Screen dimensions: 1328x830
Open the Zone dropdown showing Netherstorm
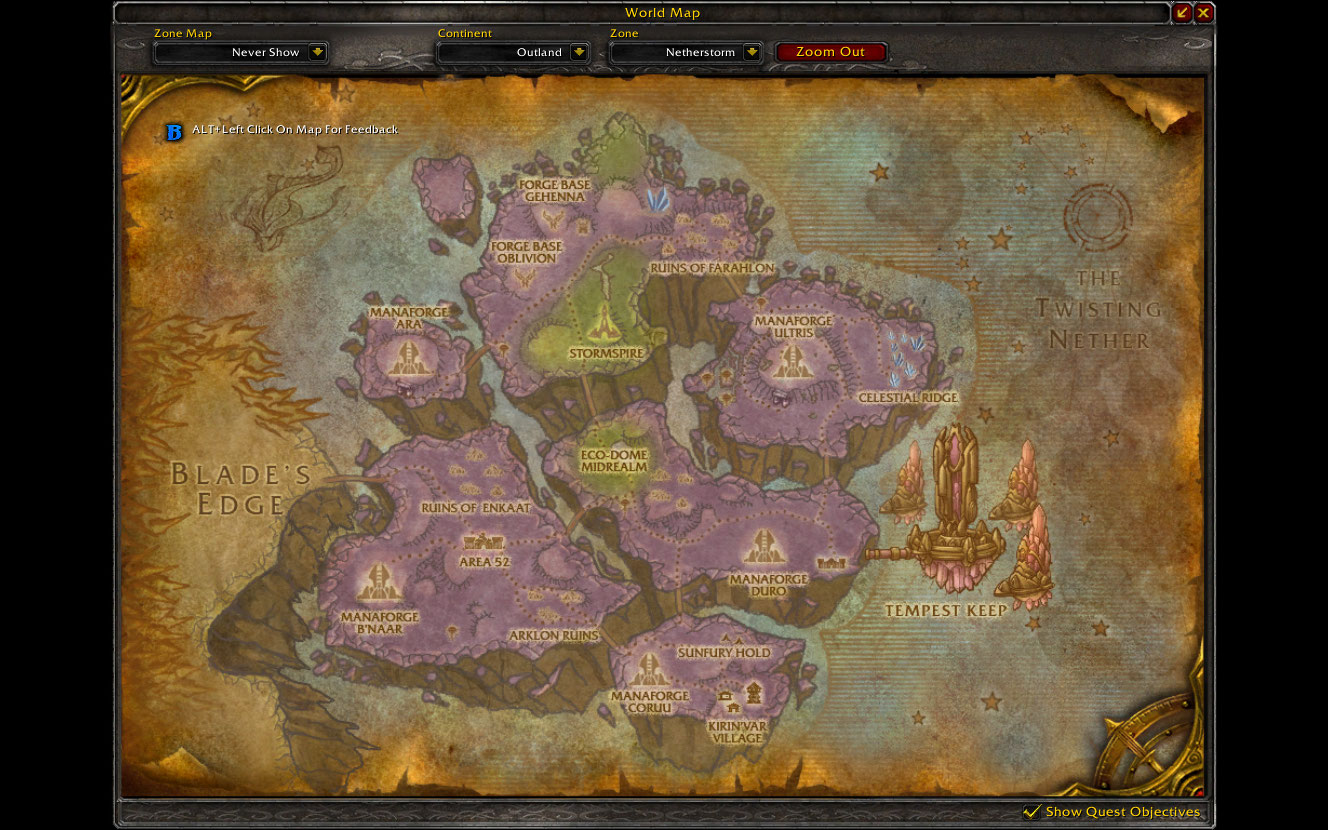752,52
